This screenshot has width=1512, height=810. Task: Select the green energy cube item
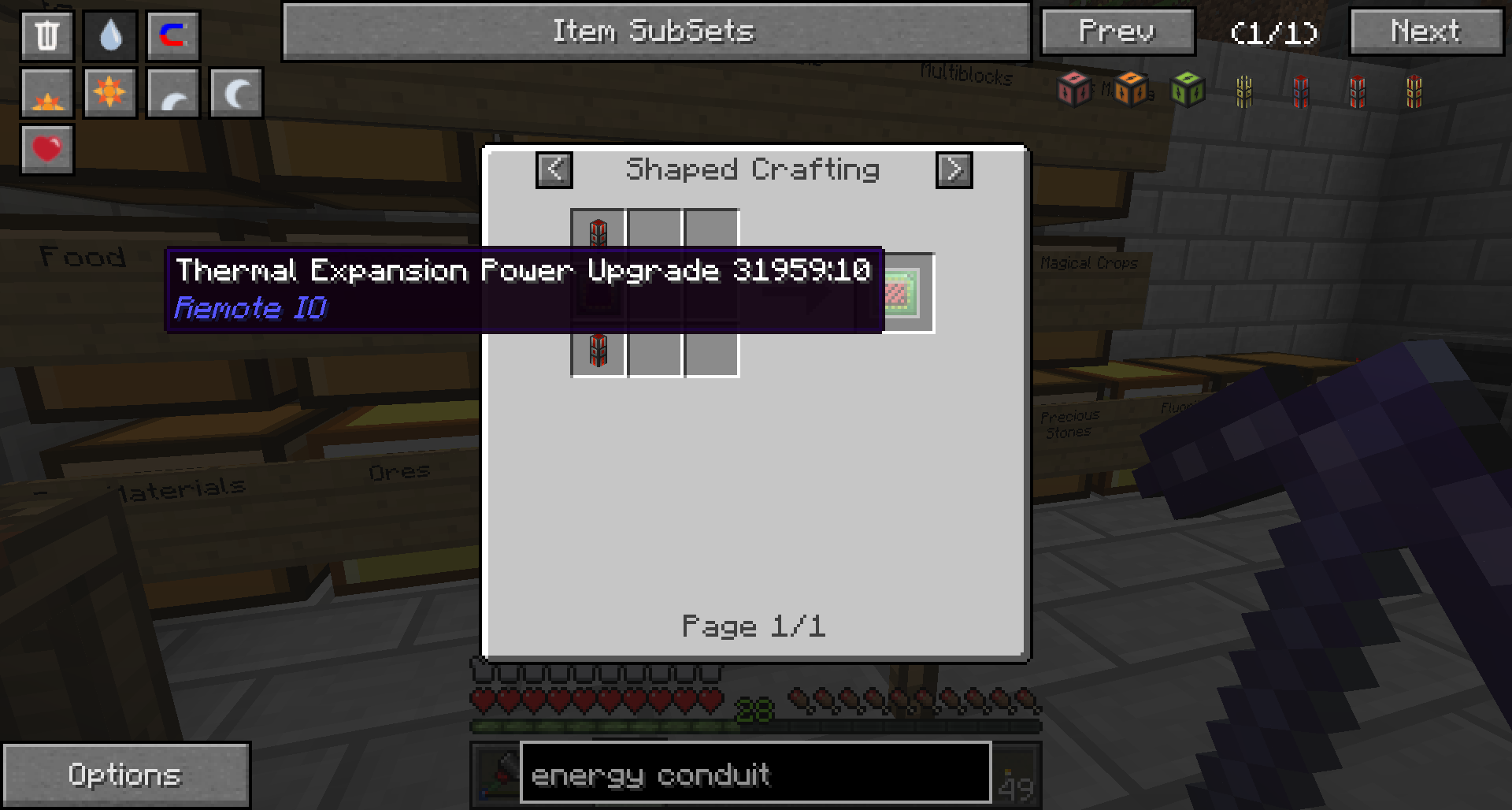click(1188, 89)
